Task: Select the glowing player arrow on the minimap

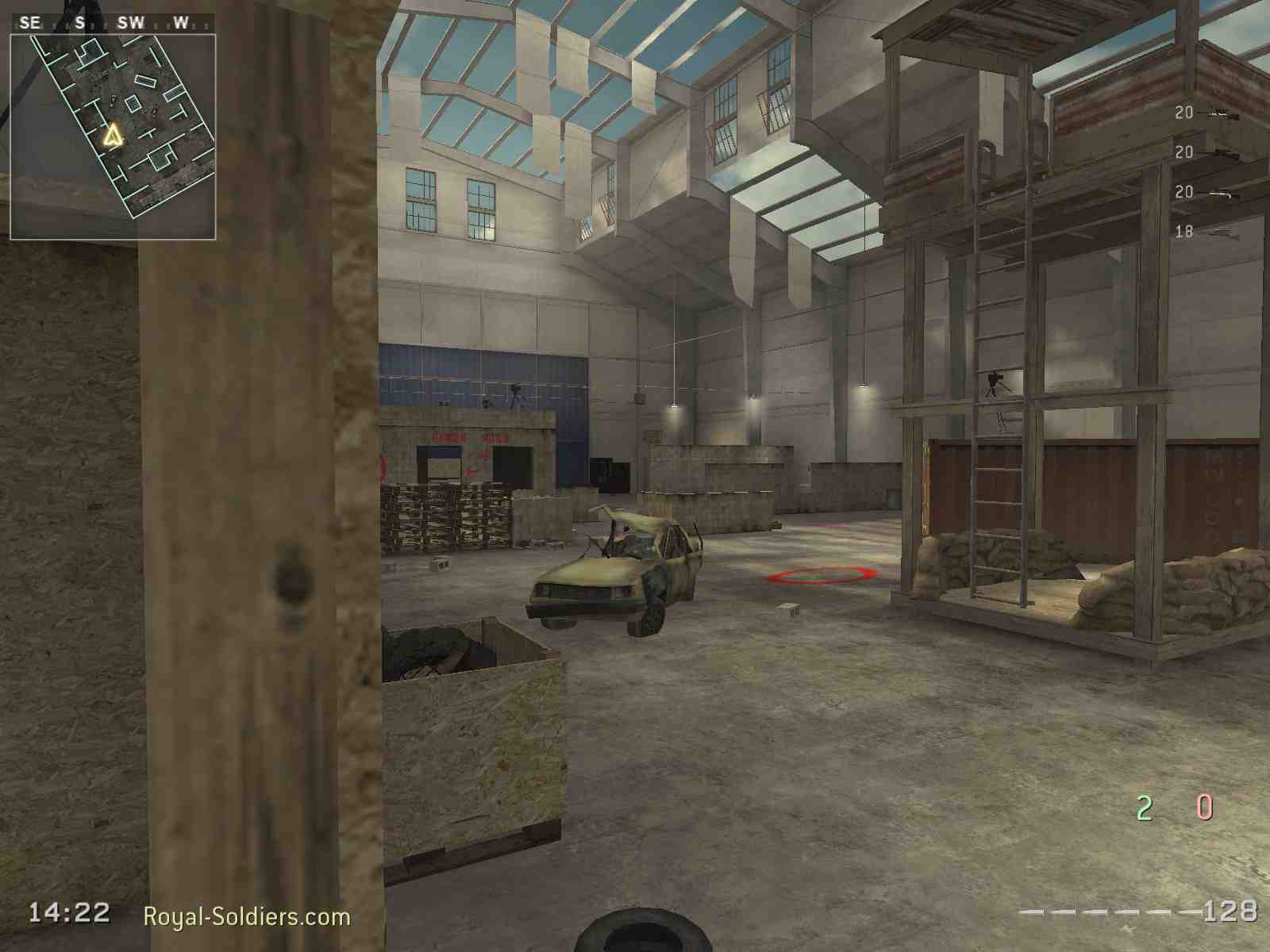Action: click(x=114, y=135)
